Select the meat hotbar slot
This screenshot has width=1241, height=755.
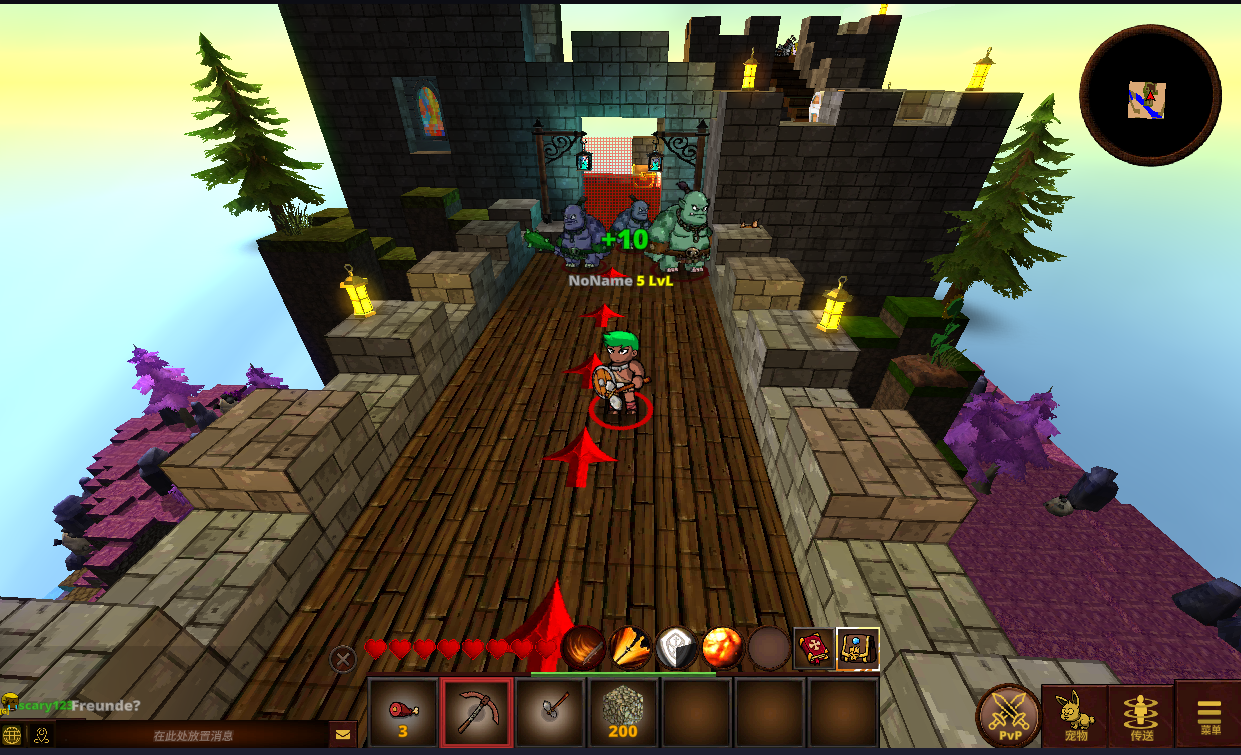(x=403, y=712)
